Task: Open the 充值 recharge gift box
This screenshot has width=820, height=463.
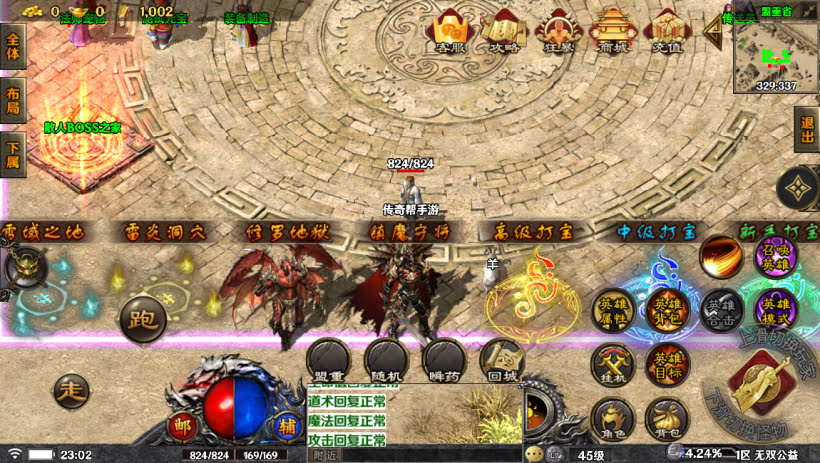Action: 666,33
